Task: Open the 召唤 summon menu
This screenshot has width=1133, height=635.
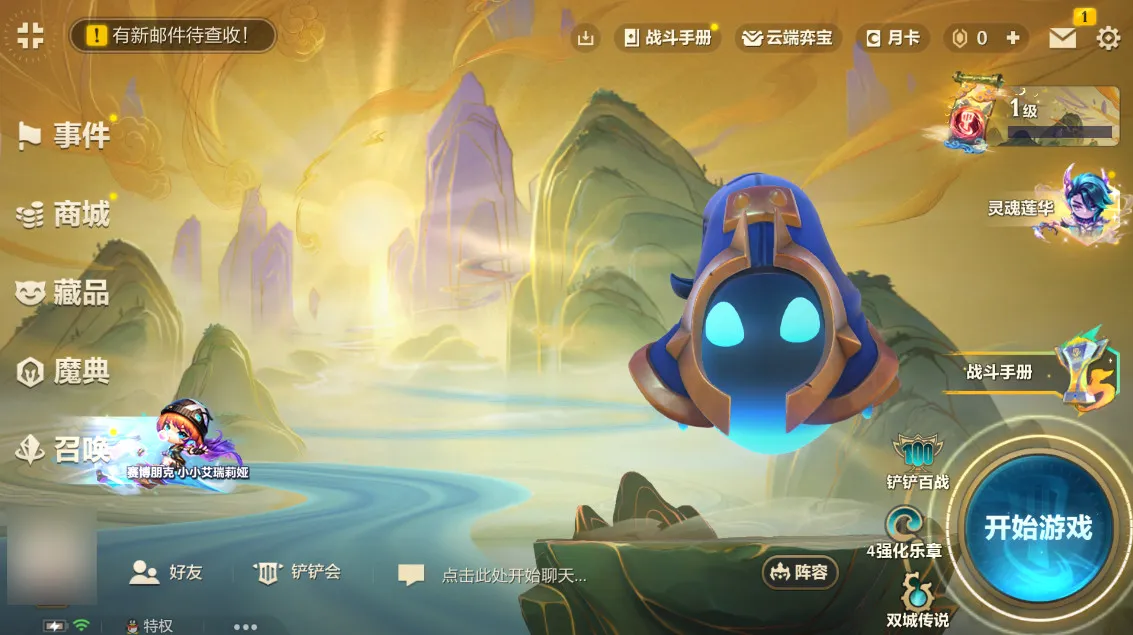Action: tap(65, 451)
